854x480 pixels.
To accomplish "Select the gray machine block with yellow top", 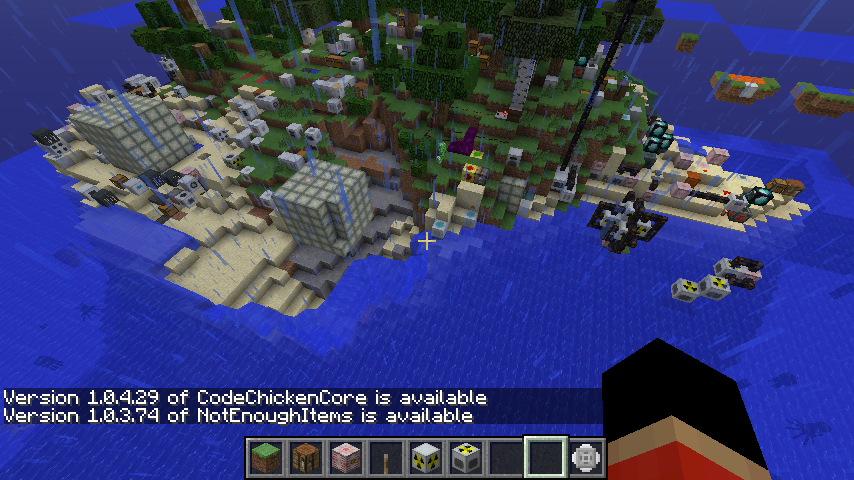I will tap(466, 458).
